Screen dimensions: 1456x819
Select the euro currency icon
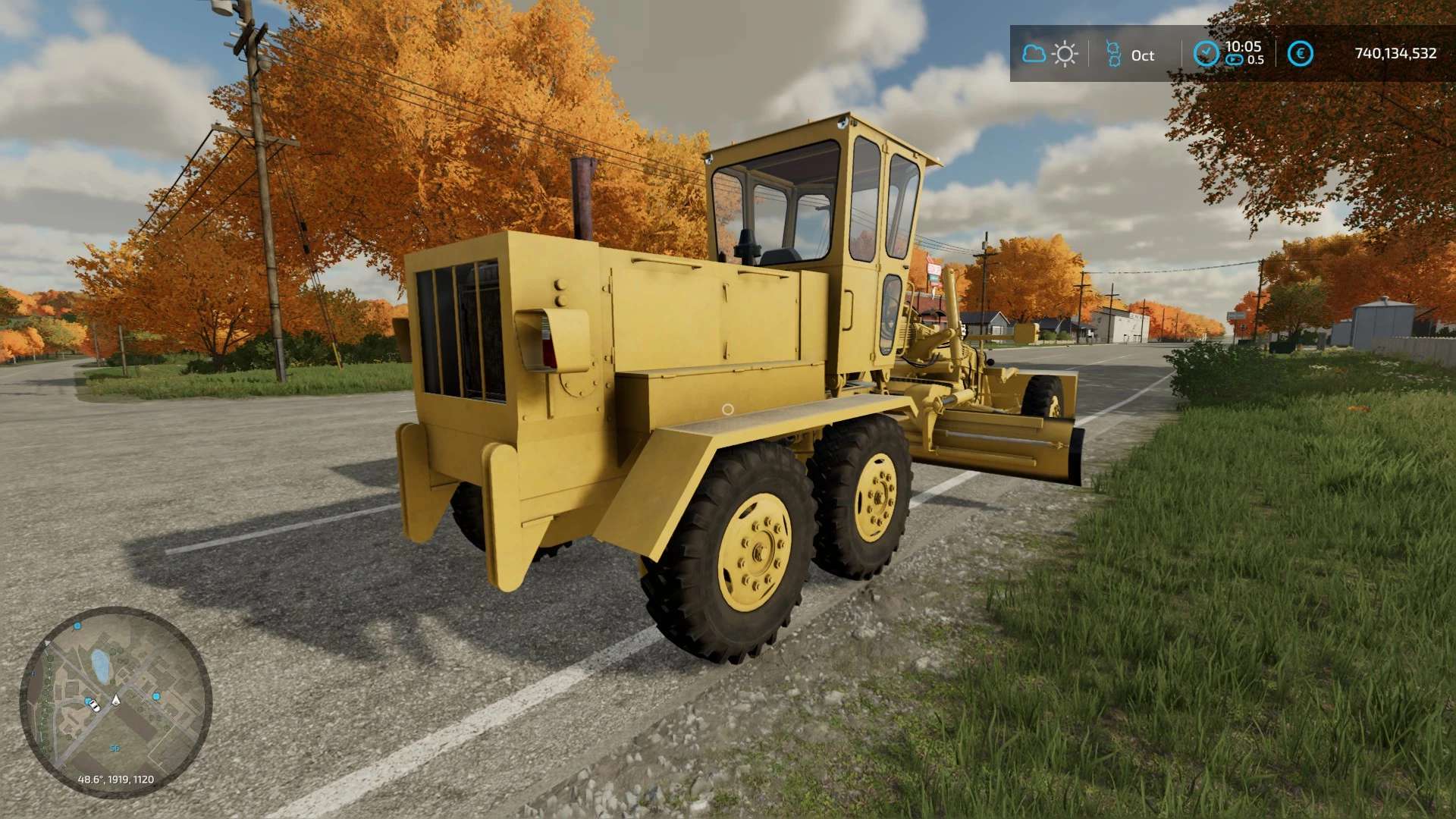[x=1301, y=54]
